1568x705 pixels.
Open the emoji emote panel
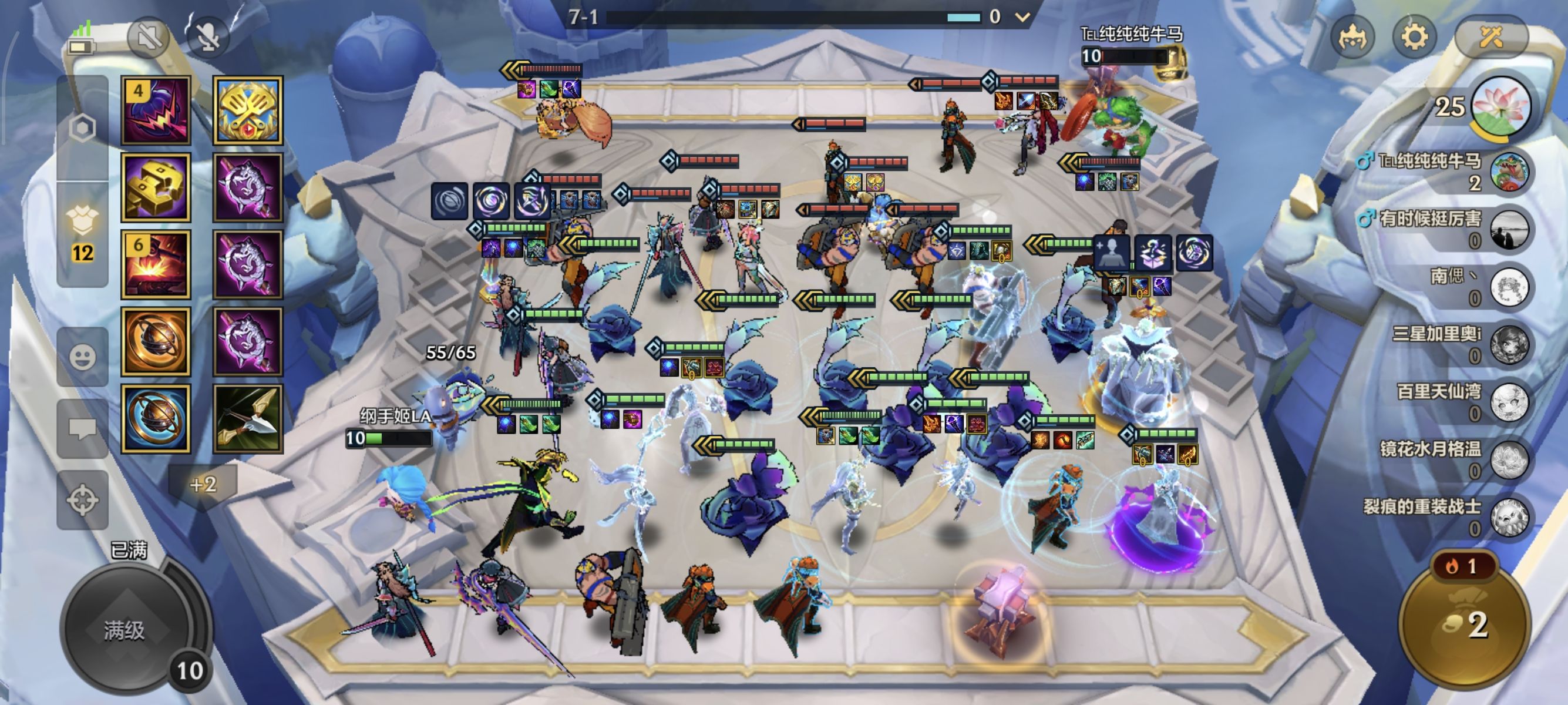pyautogui.click(x=82, y=357)
